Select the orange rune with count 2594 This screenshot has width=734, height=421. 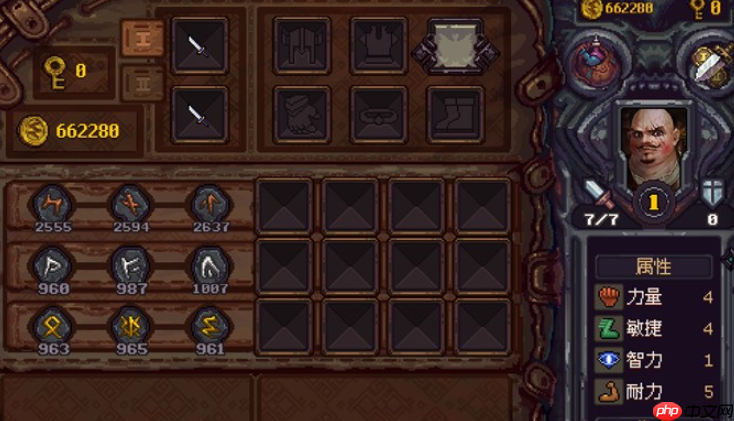(x=130, y=203)
